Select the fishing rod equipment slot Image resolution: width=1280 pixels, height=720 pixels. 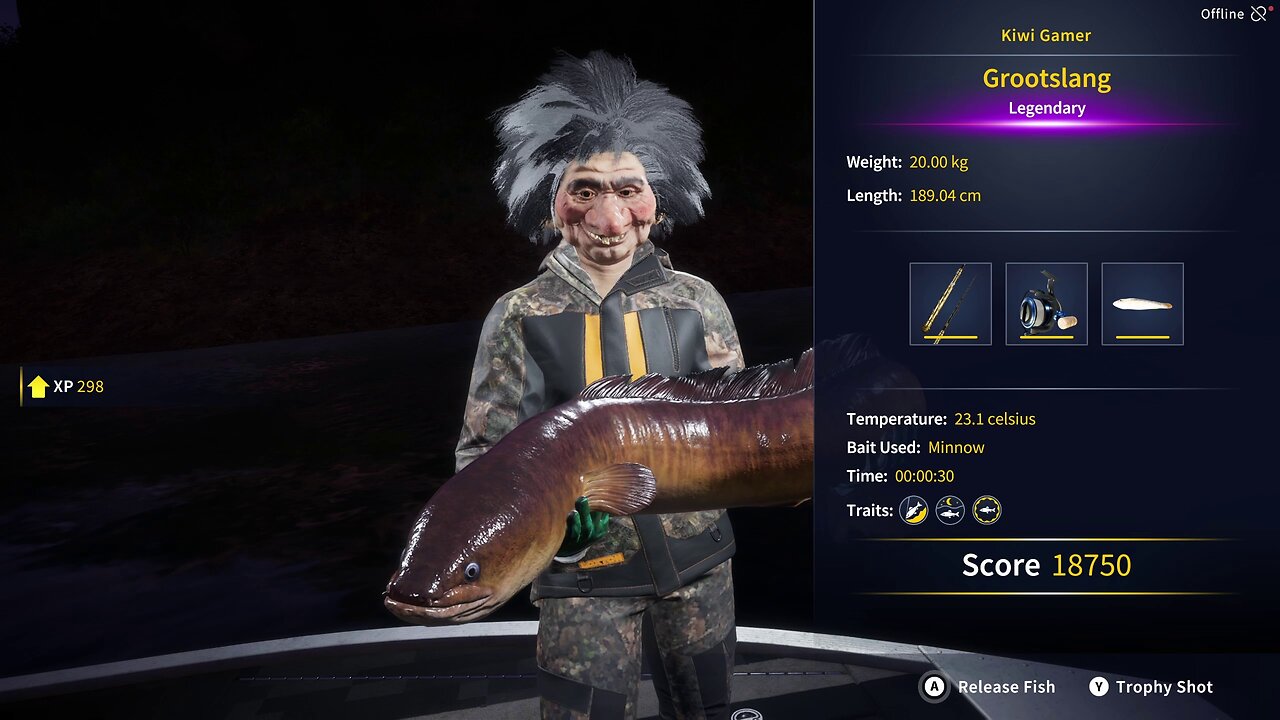(950, 304)
